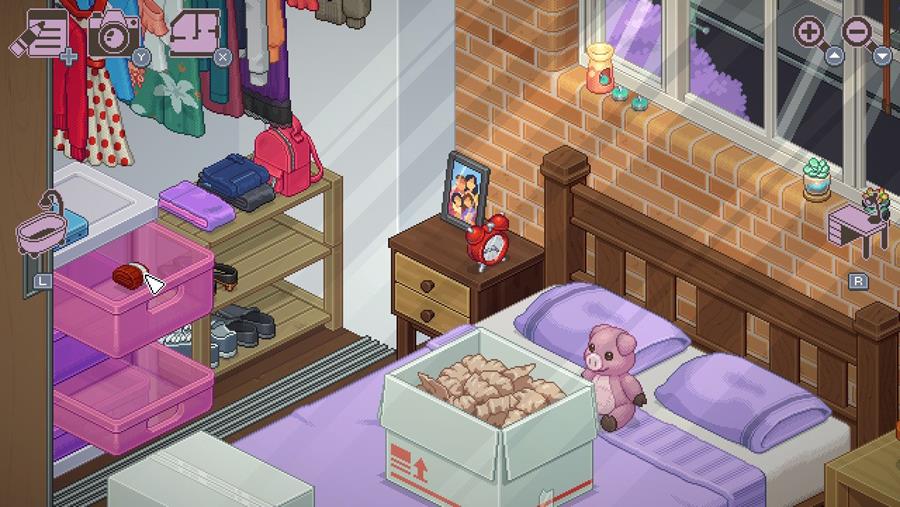This screenshot has height=507, width=900.
Task: Switch to the bathroom room icon
Action: pyautogui.click(x=42, y=235)
